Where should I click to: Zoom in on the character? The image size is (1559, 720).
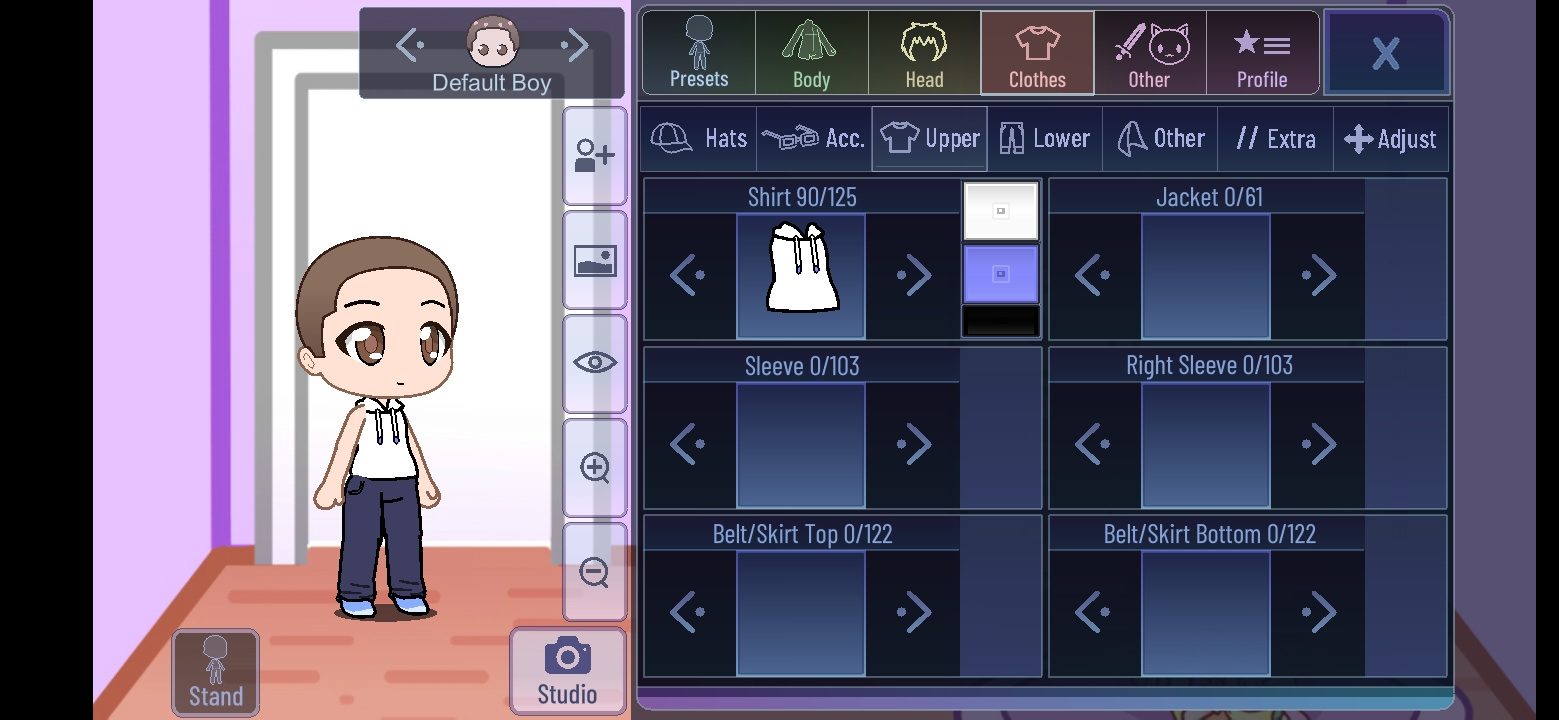[x=595, y=466]
